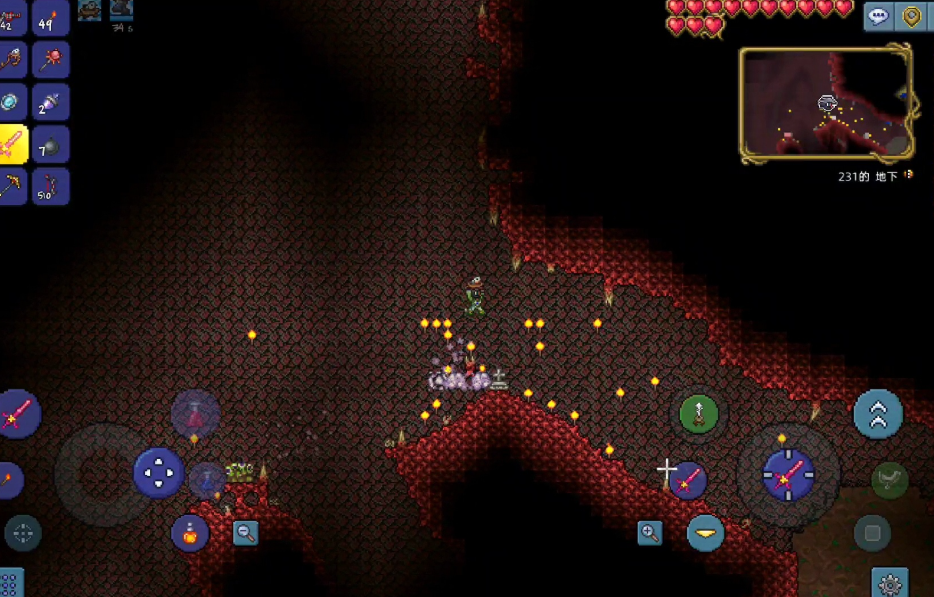The width and height of the screenshot is (934, 597).
Task: Use the red healing potion quick button
Action: (x=194, y=415)
